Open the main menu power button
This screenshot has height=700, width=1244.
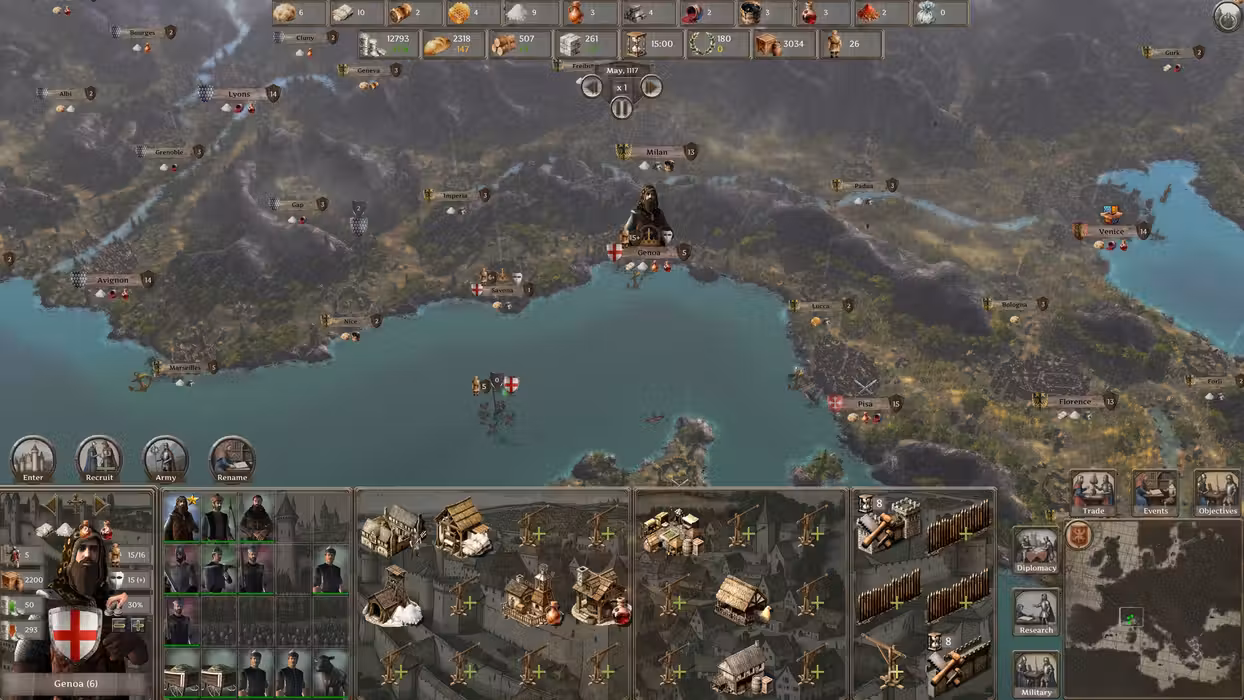[x=1227, y=16]
